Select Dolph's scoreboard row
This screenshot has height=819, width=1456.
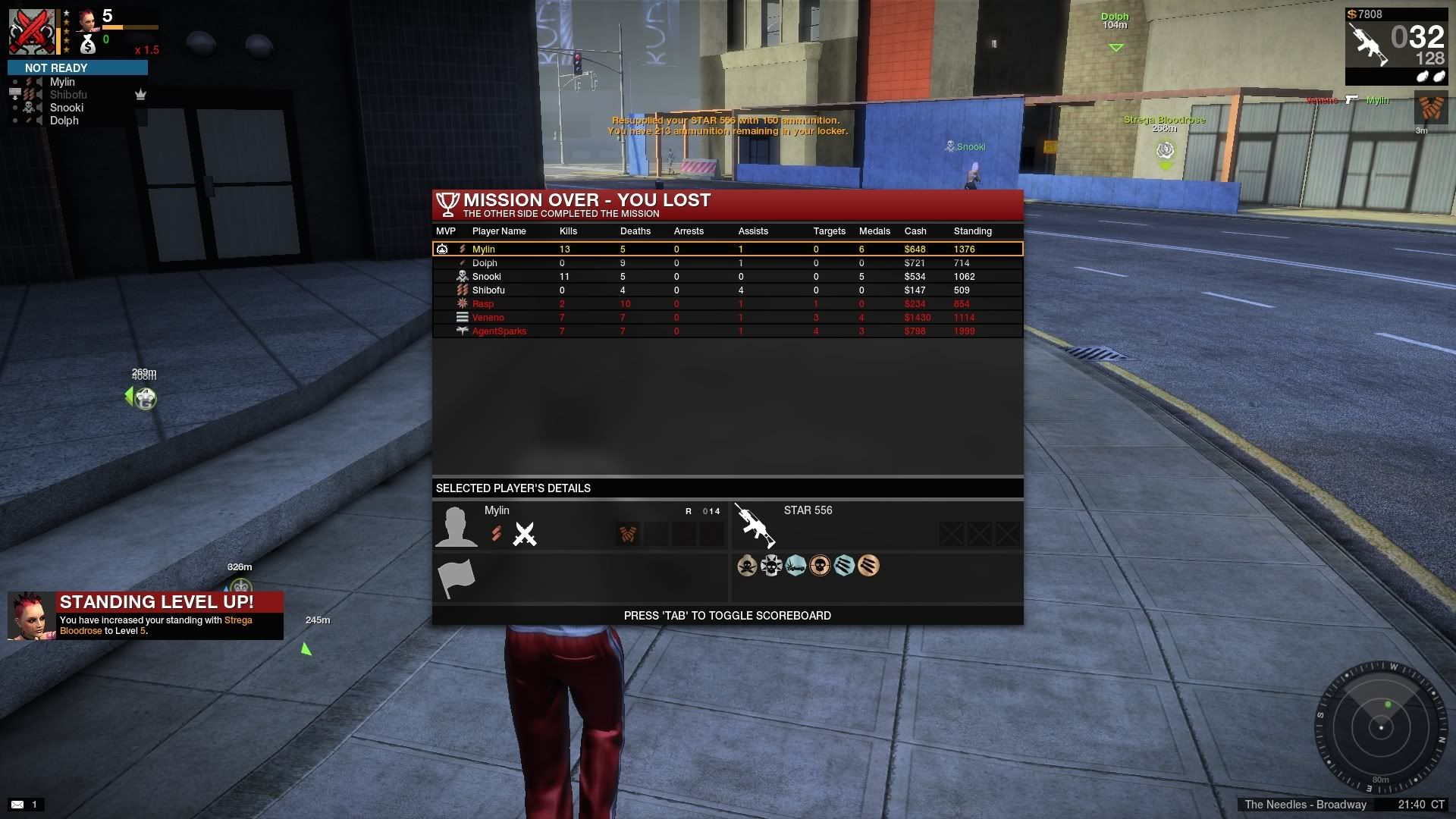726,263
